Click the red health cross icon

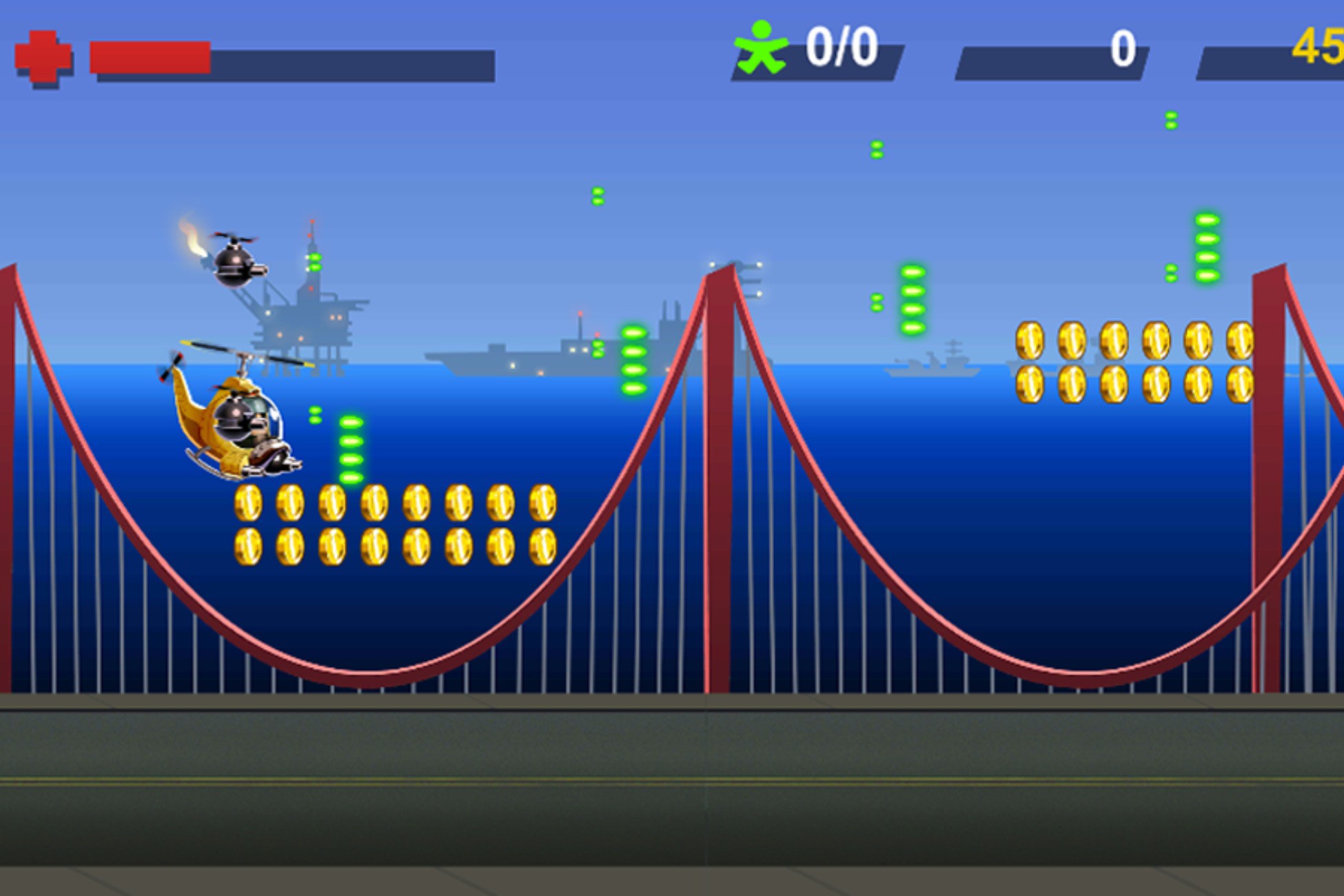click(45, 55)
